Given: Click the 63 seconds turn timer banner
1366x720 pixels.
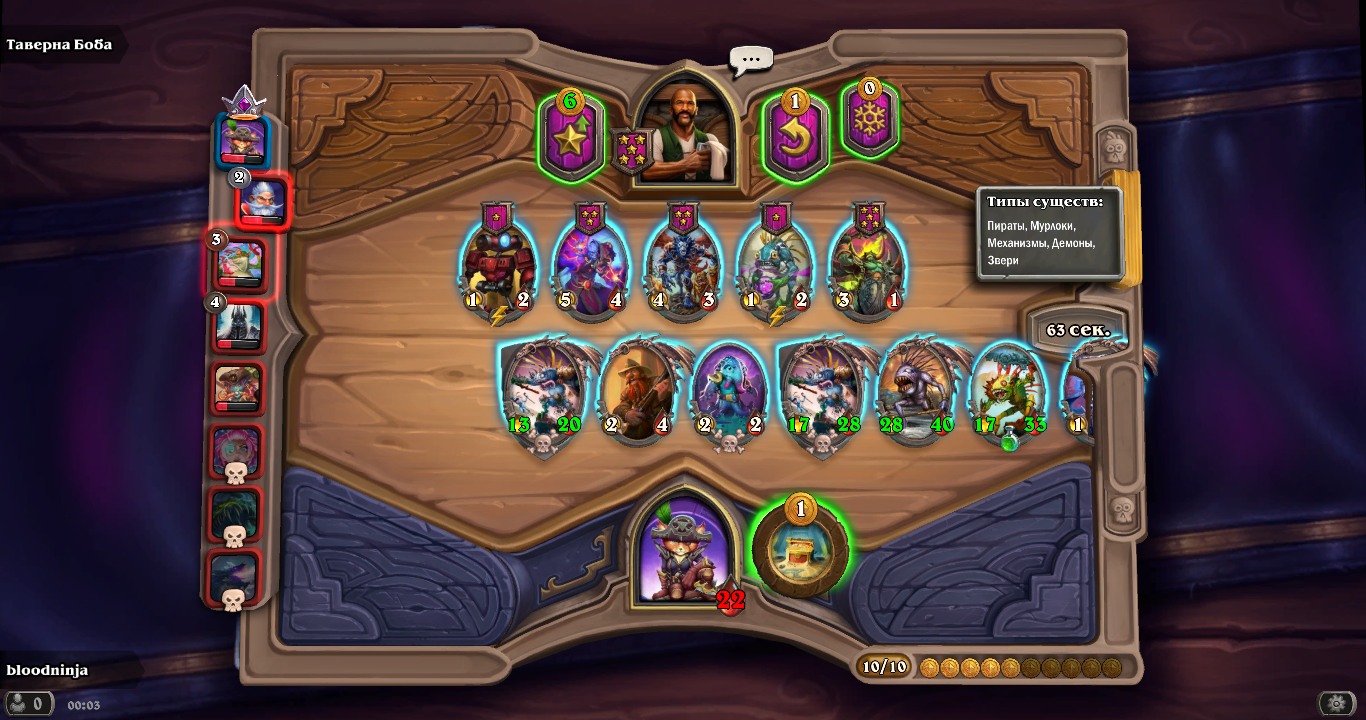Looking at the screenshot, I should (x=1078, y=327).
